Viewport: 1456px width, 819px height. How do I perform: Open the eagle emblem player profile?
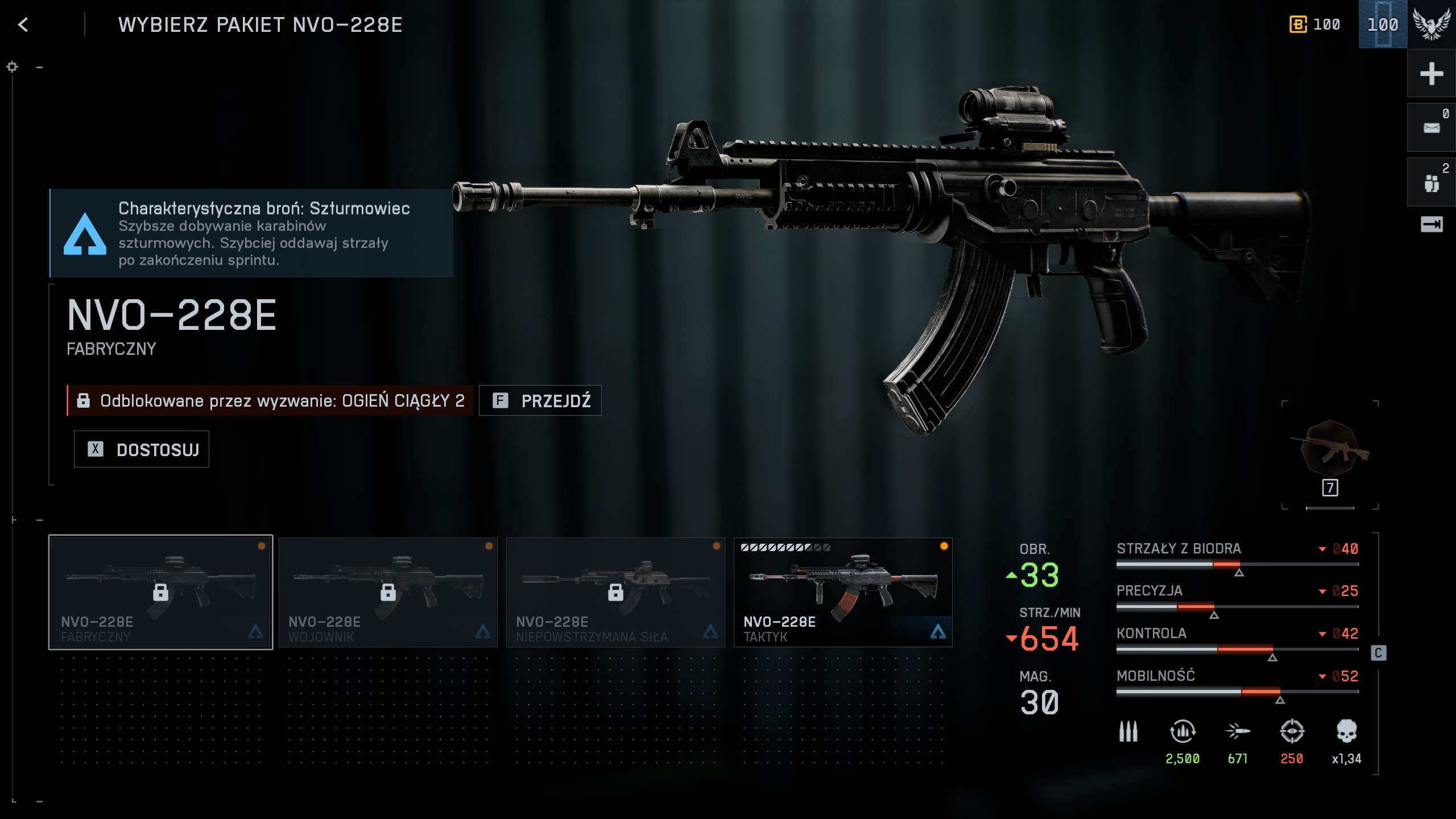1431,24
